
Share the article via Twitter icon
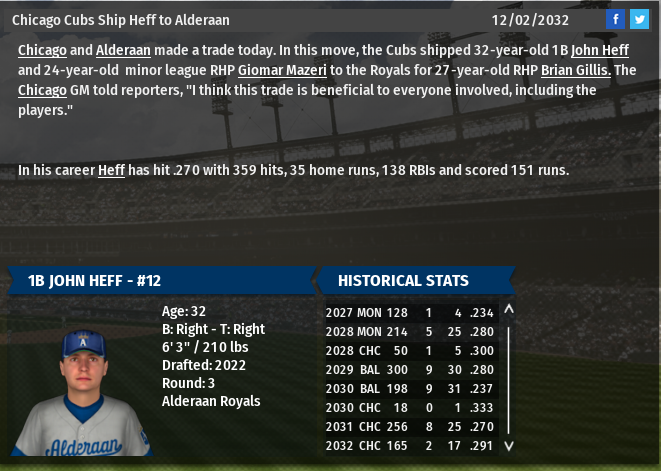tap(639, 19)
